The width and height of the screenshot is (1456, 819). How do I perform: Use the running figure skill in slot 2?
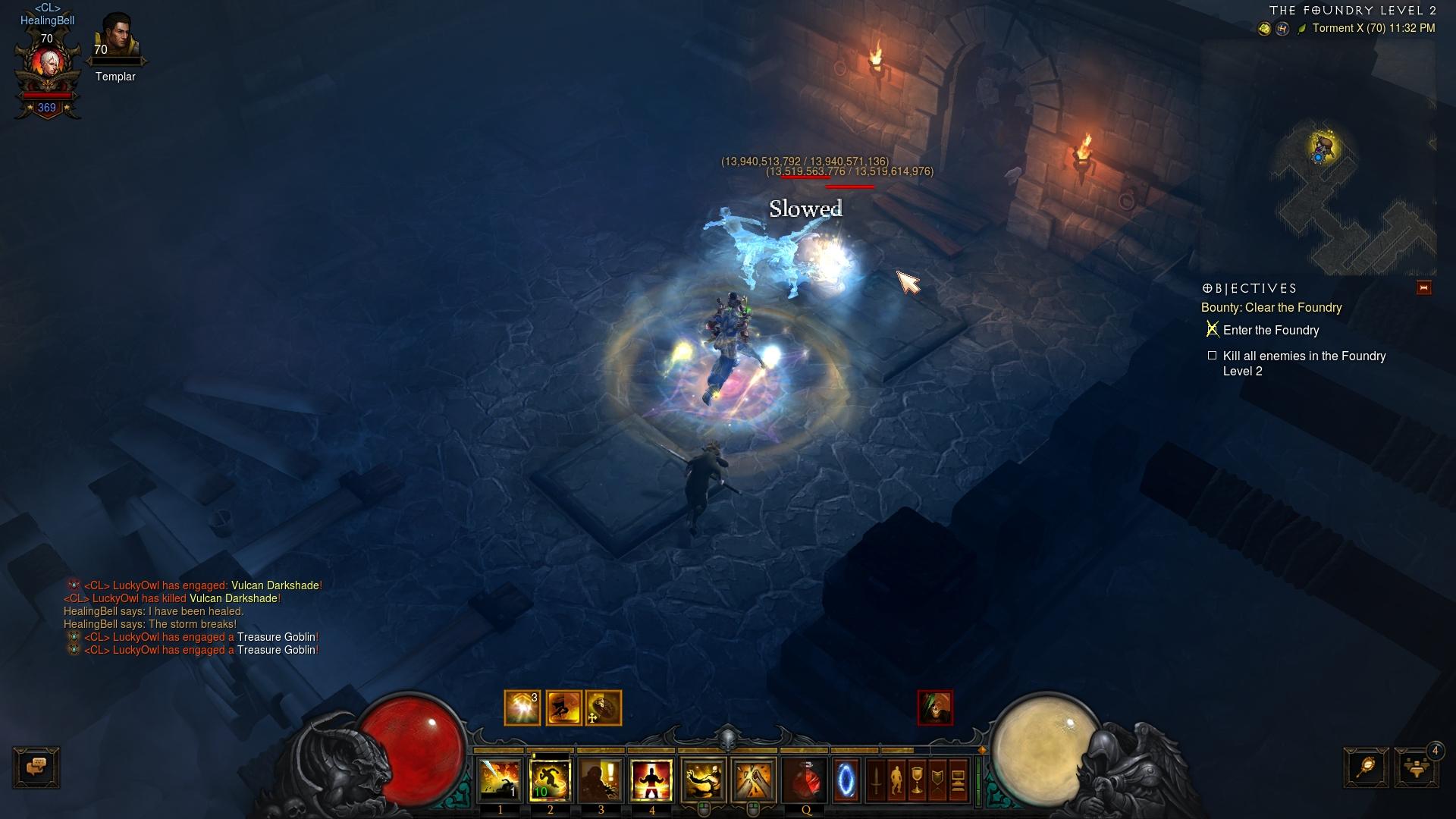click(x=550, y=780)
